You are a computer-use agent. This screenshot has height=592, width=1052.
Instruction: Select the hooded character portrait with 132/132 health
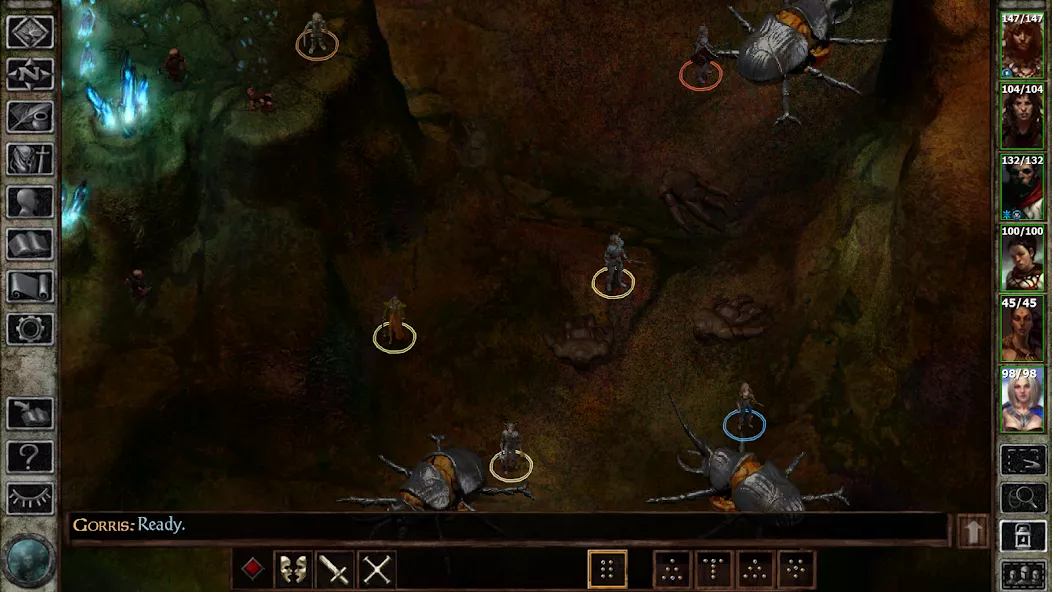[1022, 187]
